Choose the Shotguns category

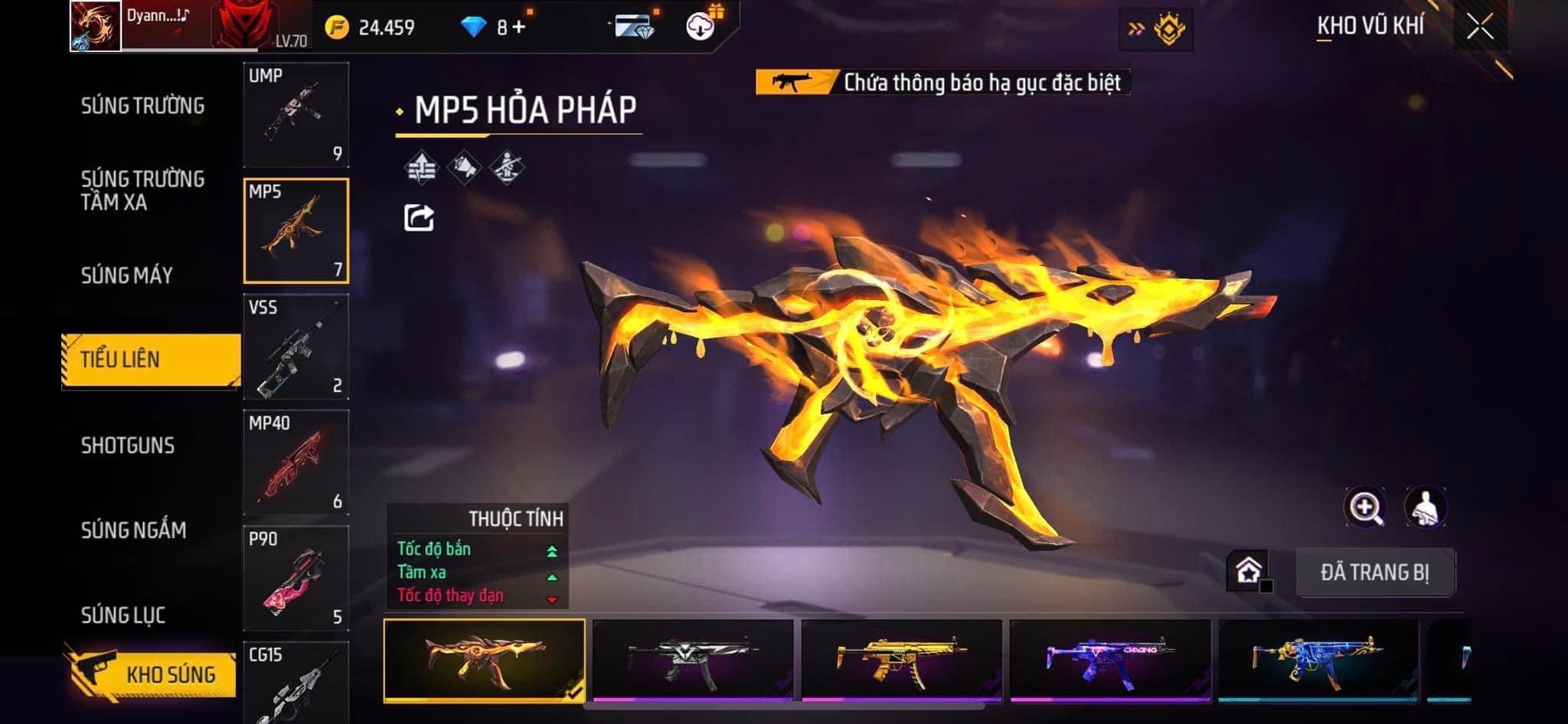tap(128, 445)
